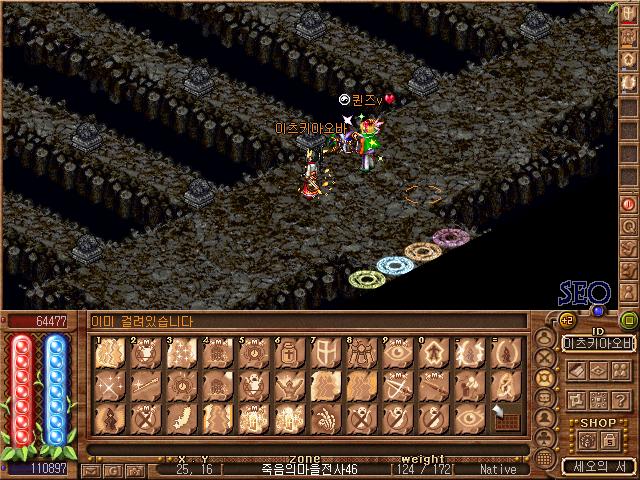Click the pinwheel icon button
640x480 pixels.
click(577, 399)
